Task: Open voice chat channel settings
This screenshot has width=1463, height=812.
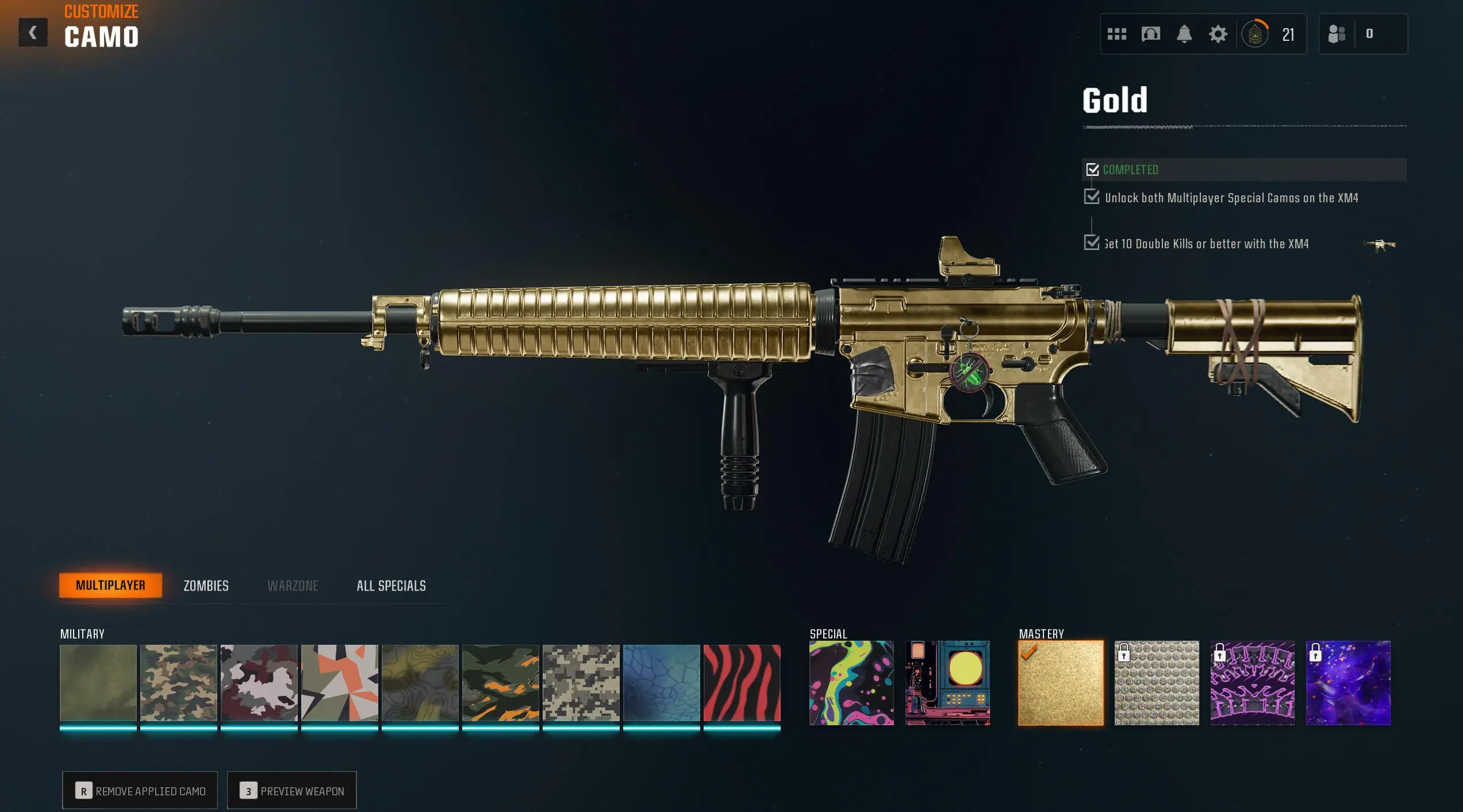Action: tap(1151, 34)
